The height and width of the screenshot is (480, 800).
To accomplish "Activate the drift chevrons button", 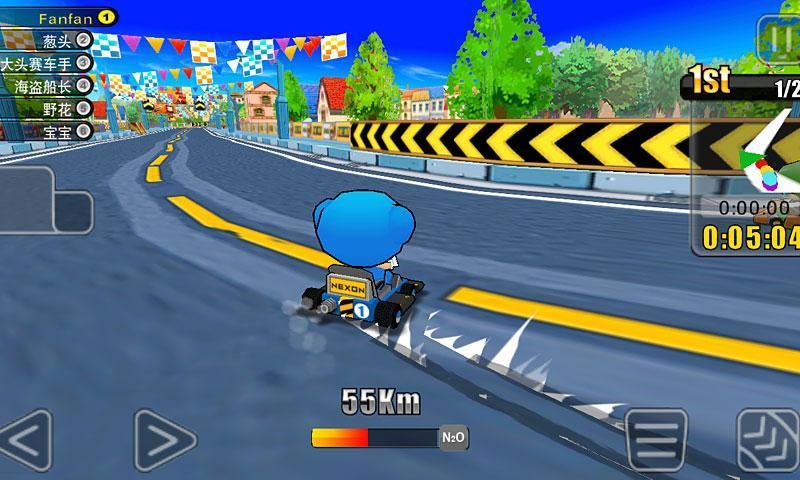I will (768, 439).
